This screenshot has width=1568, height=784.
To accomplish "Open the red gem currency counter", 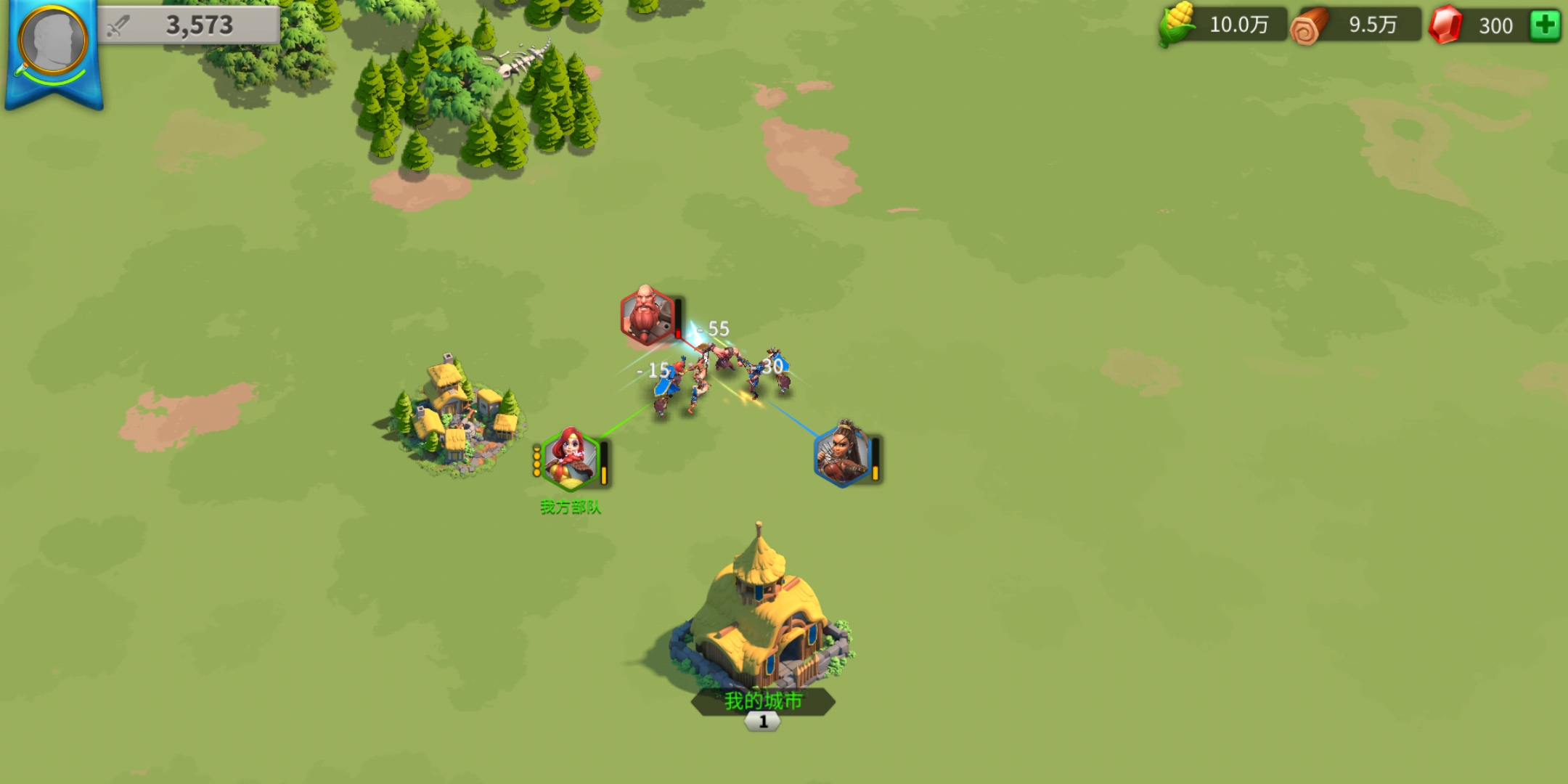I will [x=1477, y=25].
